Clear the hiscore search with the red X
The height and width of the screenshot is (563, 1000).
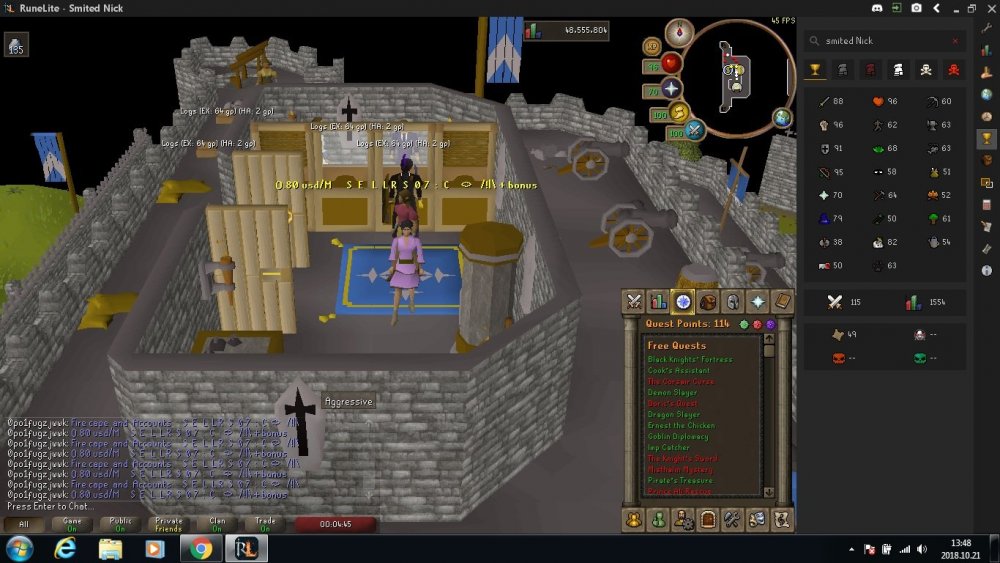[x=955, y=41]
